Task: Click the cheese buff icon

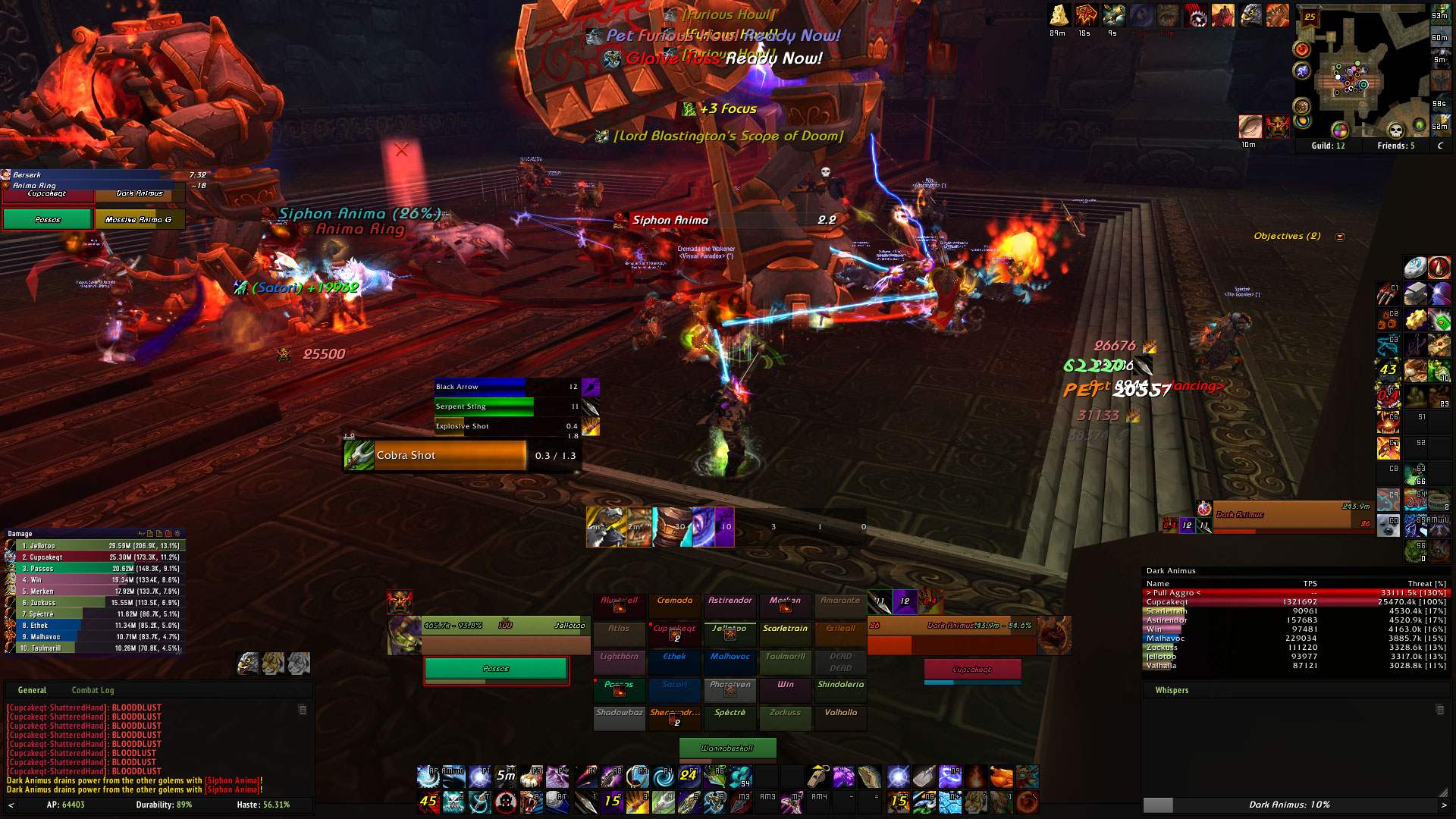Action: (x=1059, y=15)
